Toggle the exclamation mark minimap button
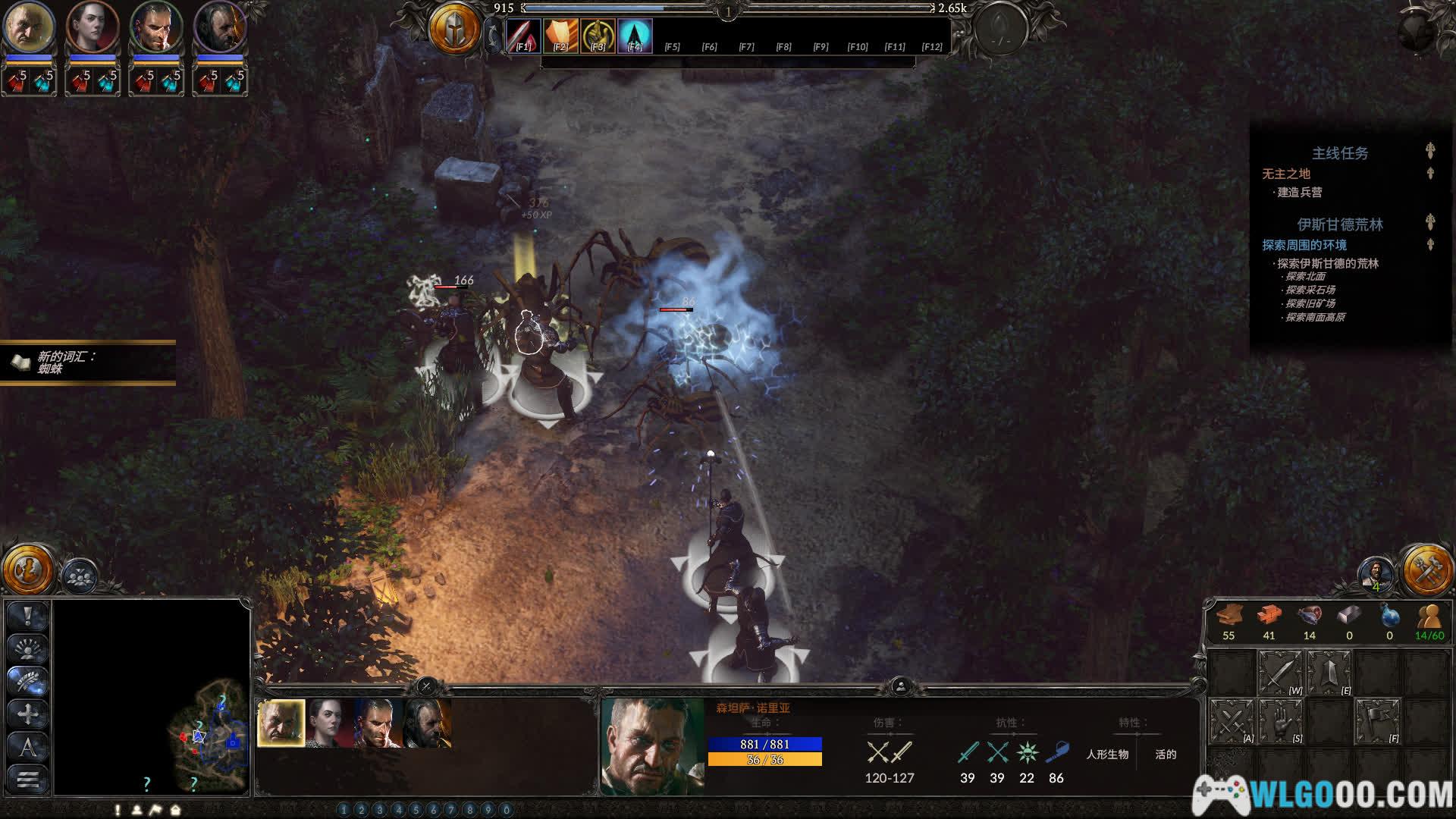Viewport: 1456px width, 819px height. coord(28,617)
